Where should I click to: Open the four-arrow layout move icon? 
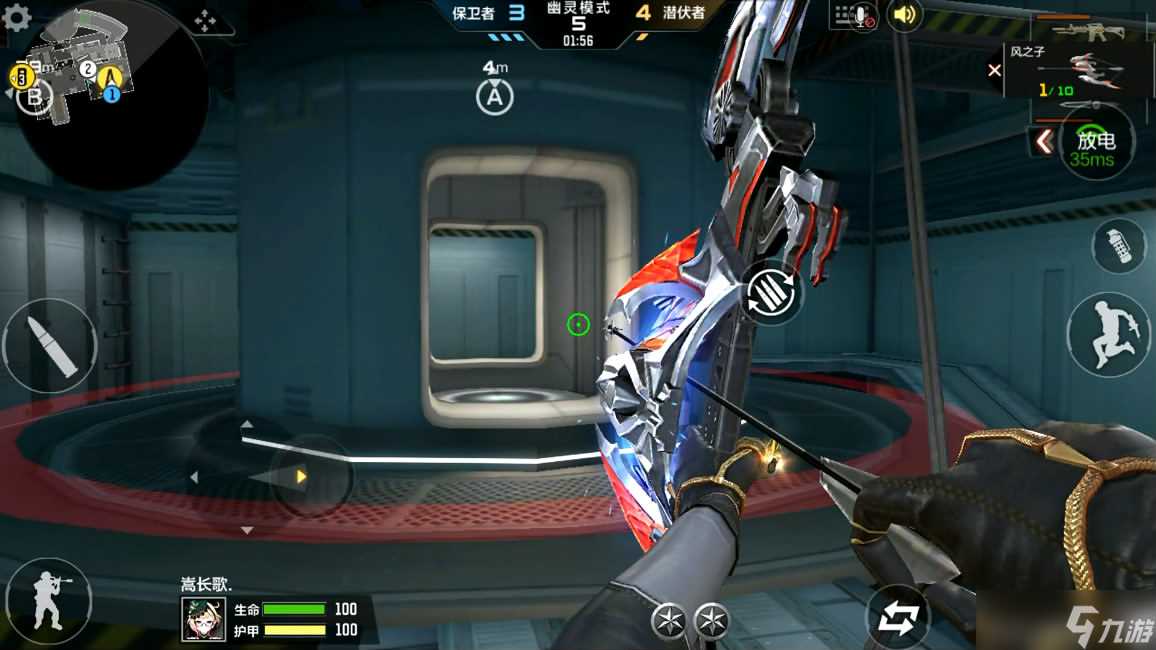pos(204,19)
